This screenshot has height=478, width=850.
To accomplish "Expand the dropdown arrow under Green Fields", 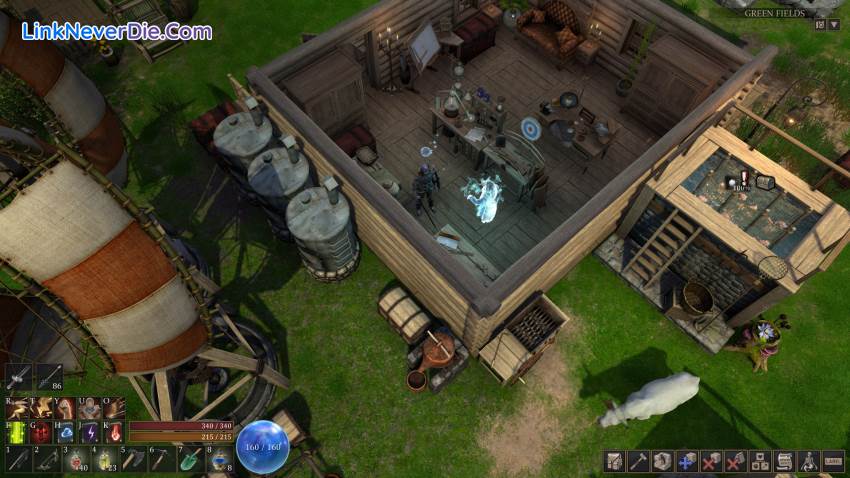I will 834,24.
